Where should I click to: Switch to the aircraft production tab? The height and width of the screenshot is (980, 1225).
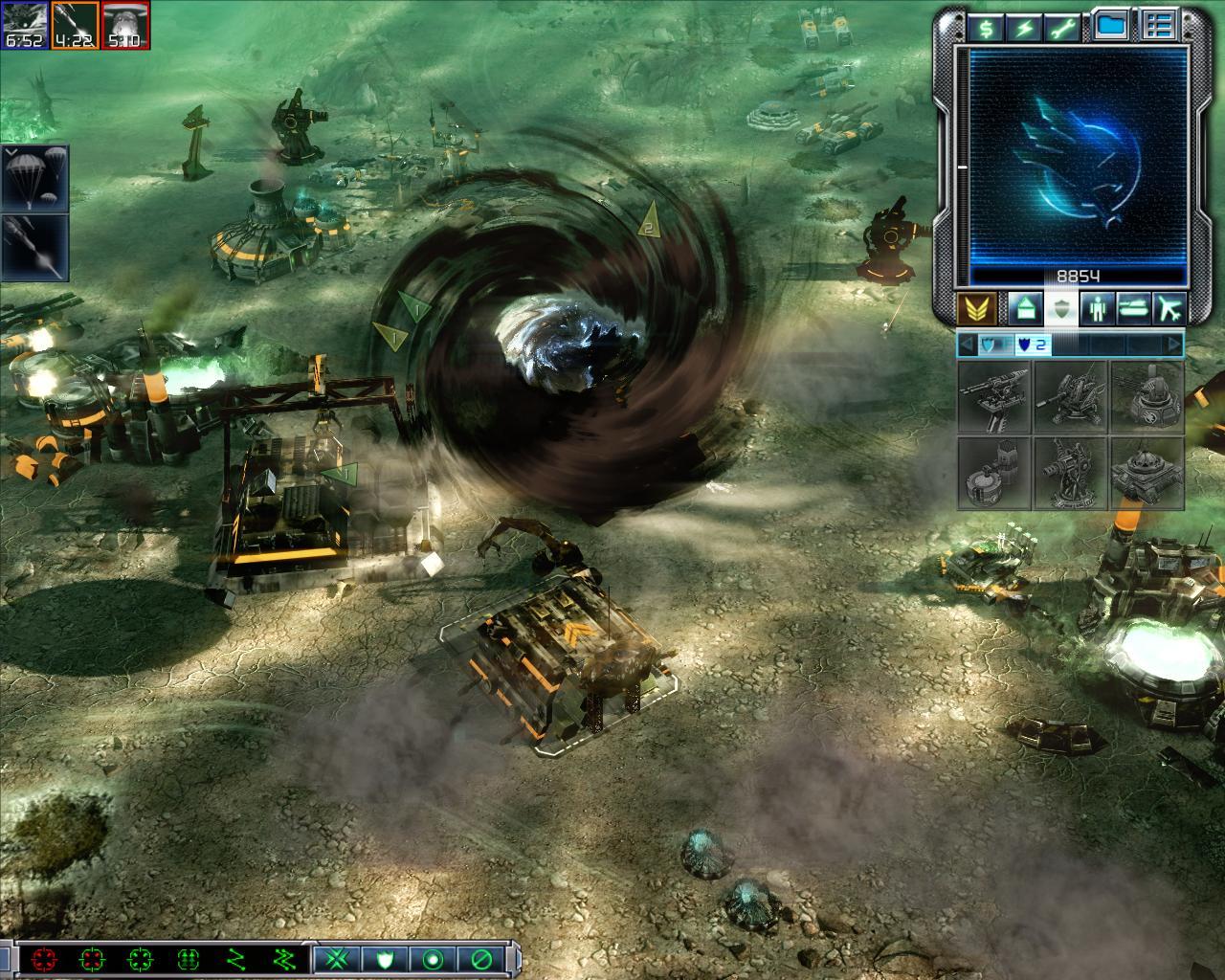(1169, 308)
